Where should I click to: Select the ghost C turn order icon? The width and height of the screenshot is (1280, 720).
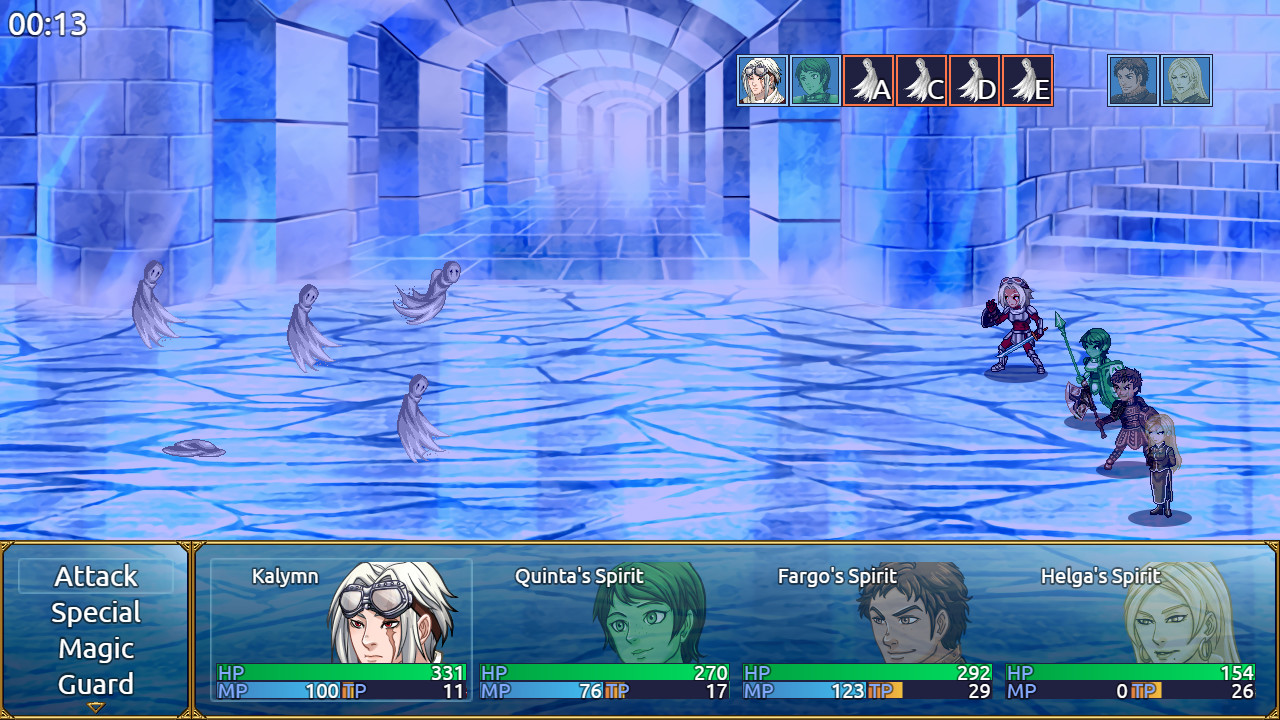pos(921,81)
